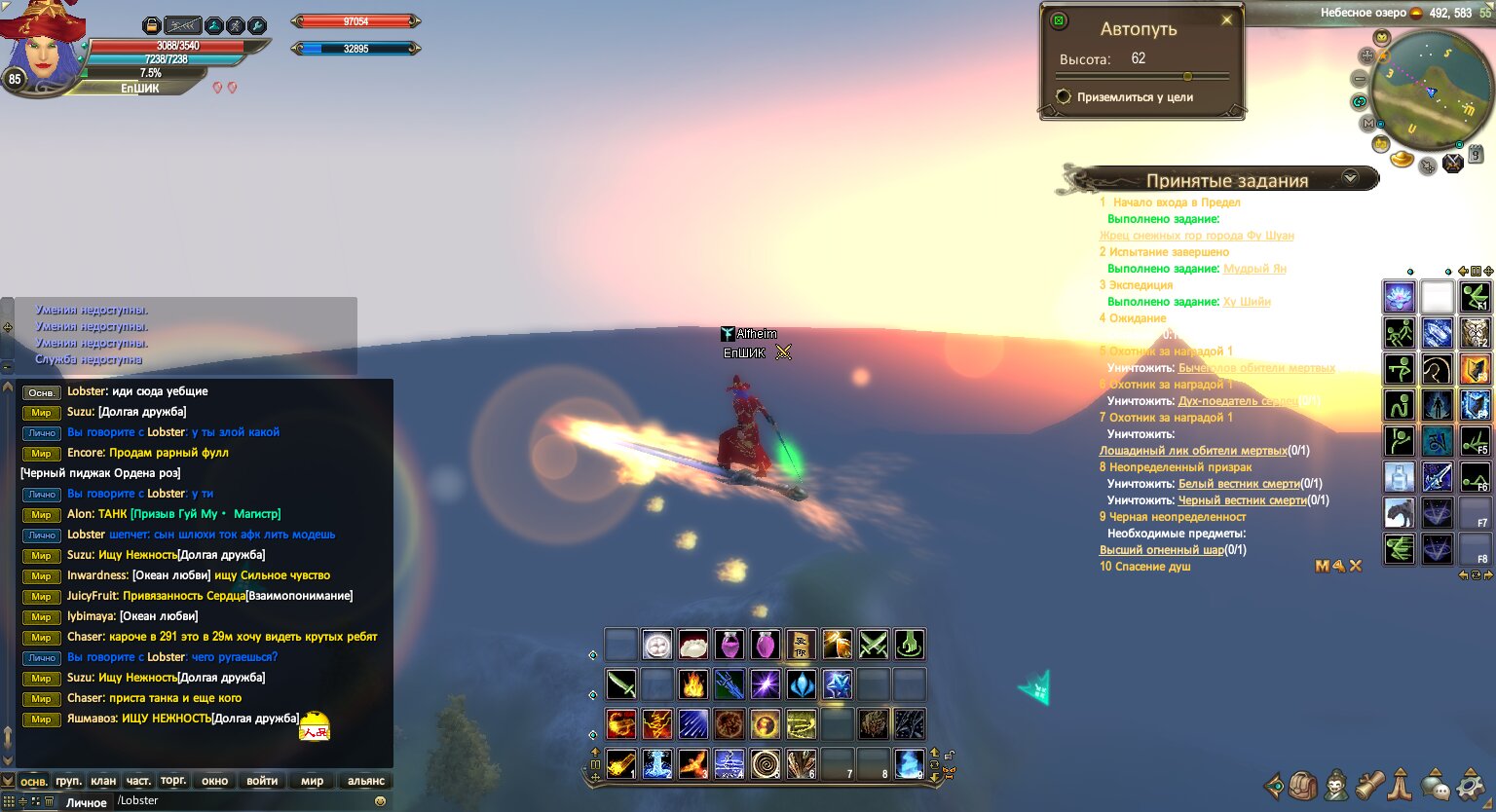Close the Автопуть panel
Image resolution: width=1496 pixels, height=812 pixels.
(x=1226, y=20)
